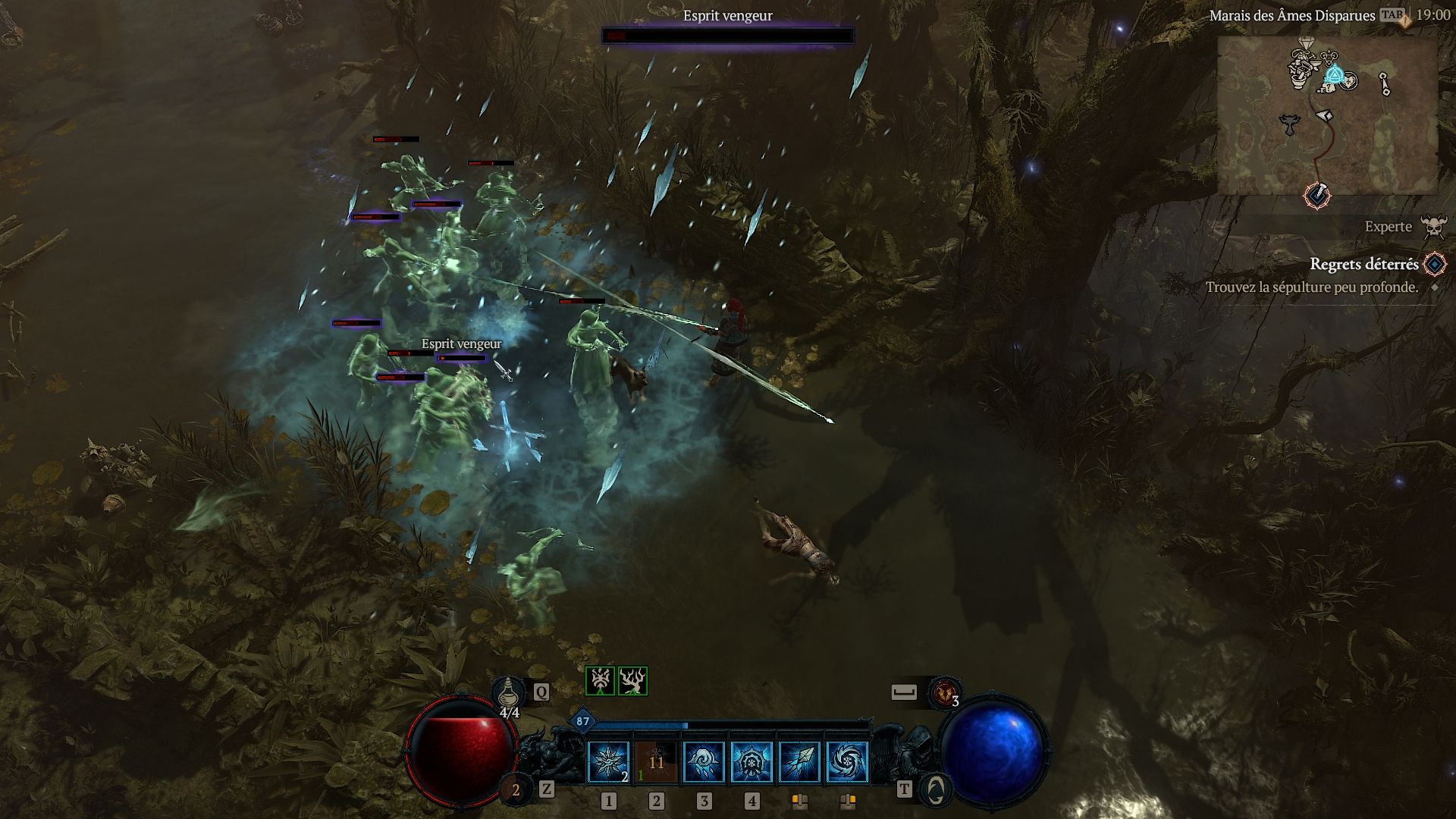Select the cyan waypoint marker on the minimap
This screenshot has height=819, width=1456.
pos(1334,76)
